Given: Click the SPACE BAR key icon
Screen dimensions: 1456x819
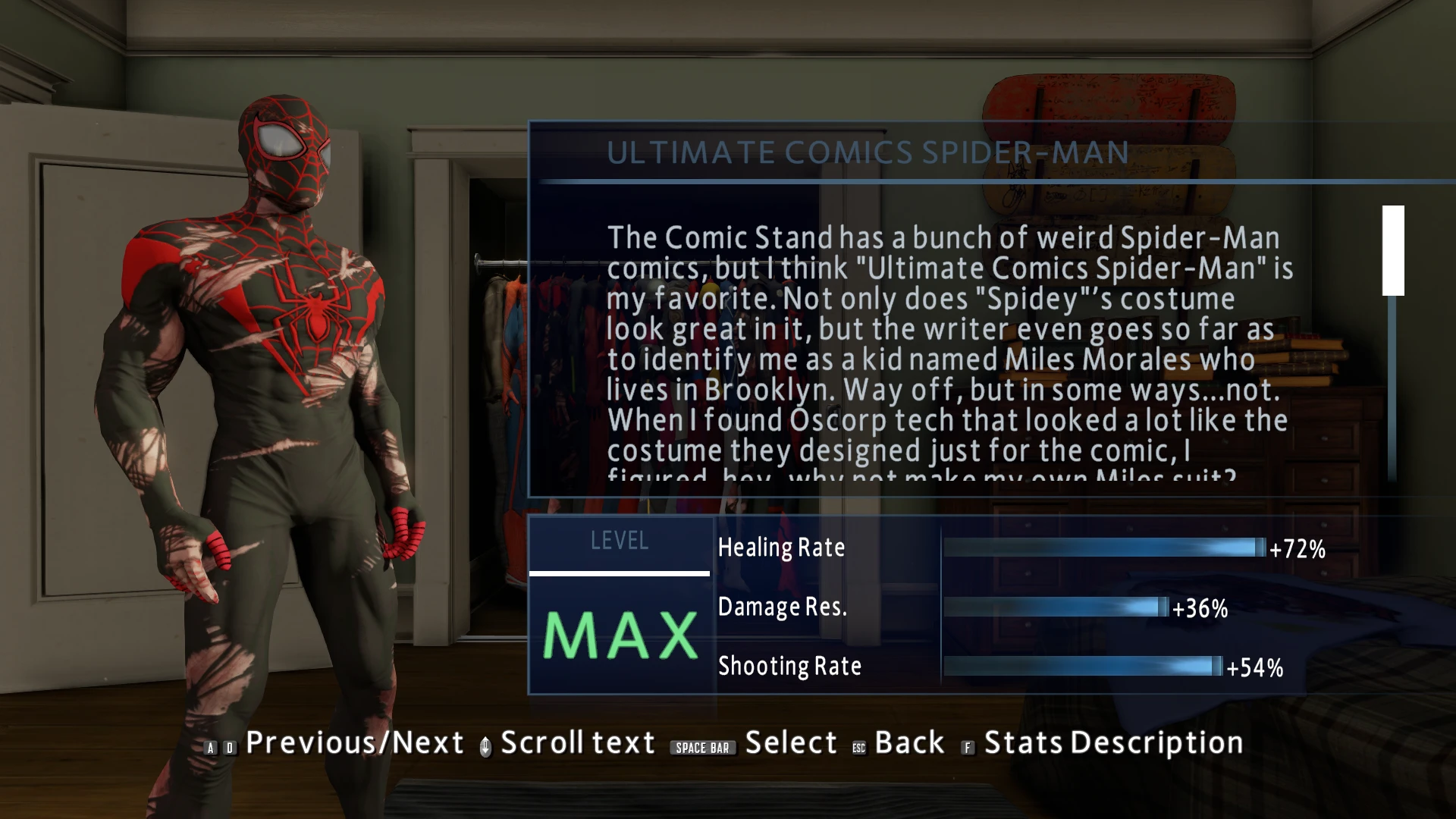Looking at the screenshot, I should click(703, 747).
